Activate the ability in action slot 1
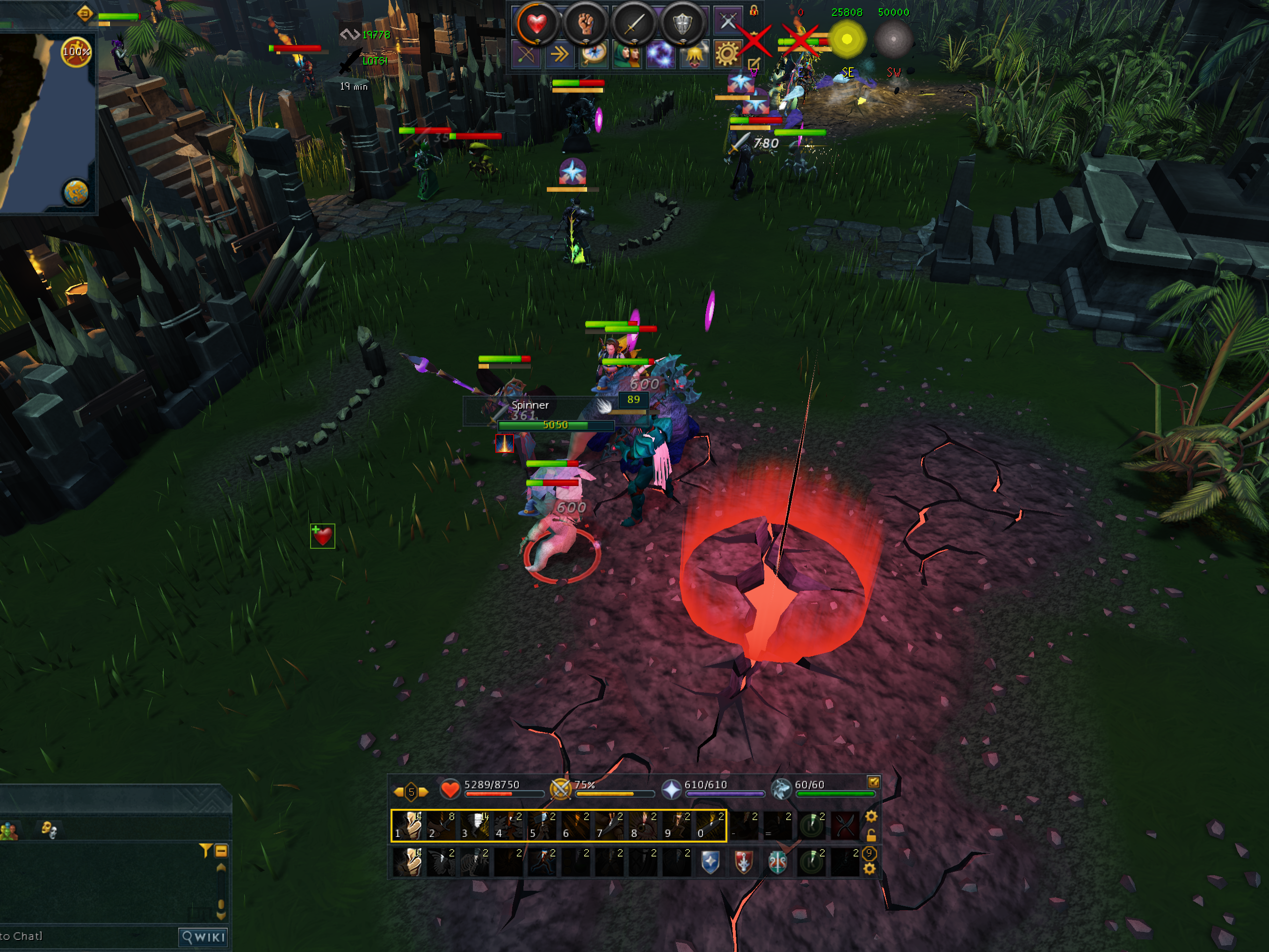 click(408, 825)
